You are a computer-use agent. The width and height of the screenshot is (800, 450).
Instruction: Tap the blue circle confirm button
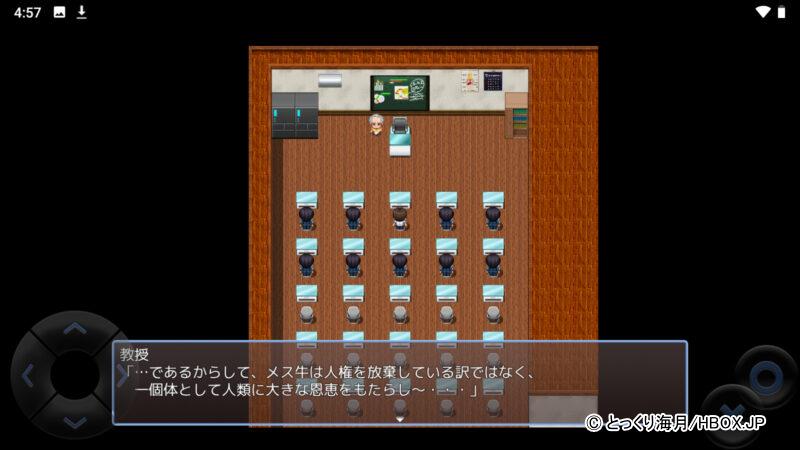pos(766,376)
